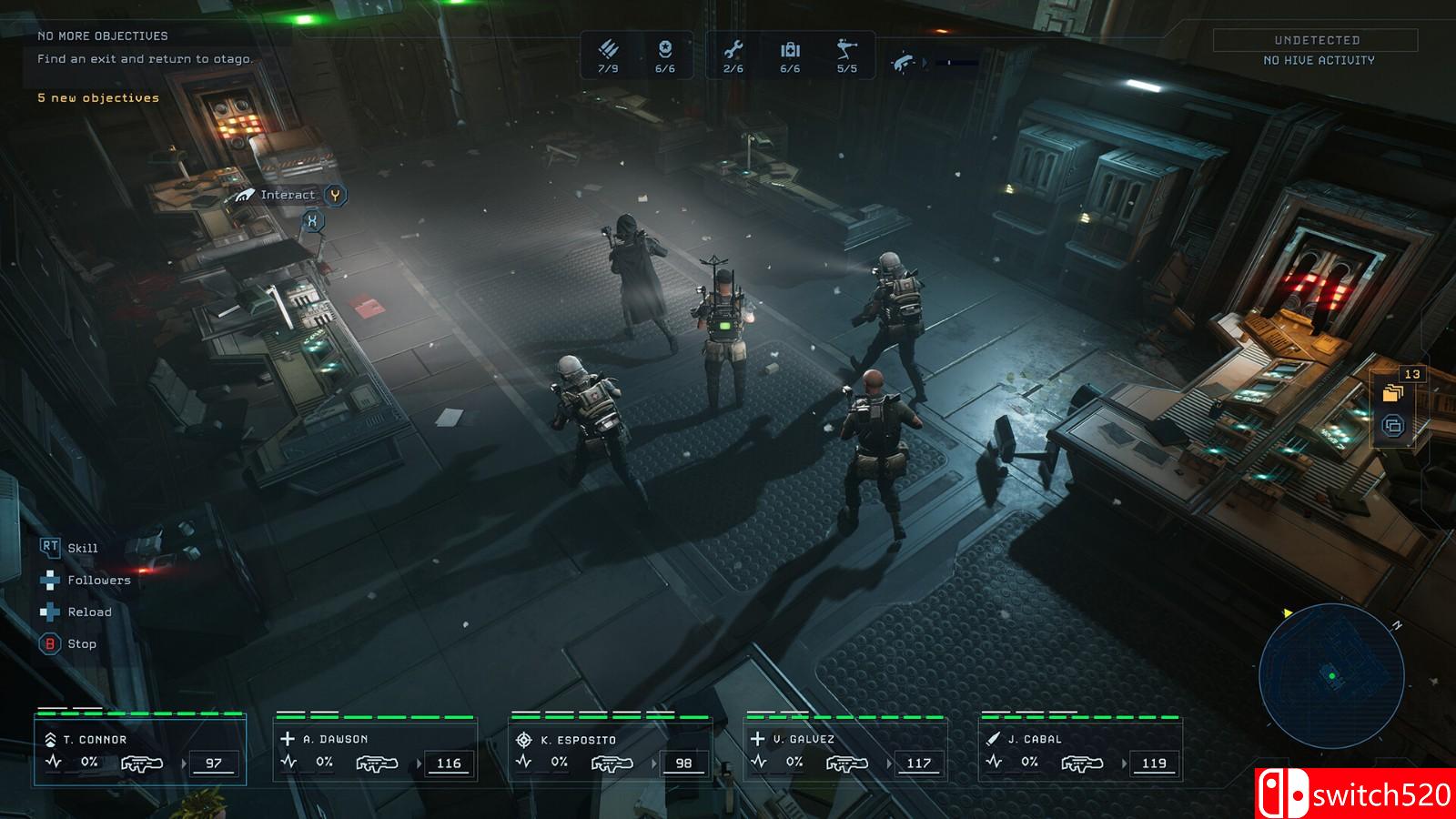The height and width of the screenshot is (819, 1456).
Task: Select T. Connor's squad card
Action: pyautogui.click(x=140, y=752)
